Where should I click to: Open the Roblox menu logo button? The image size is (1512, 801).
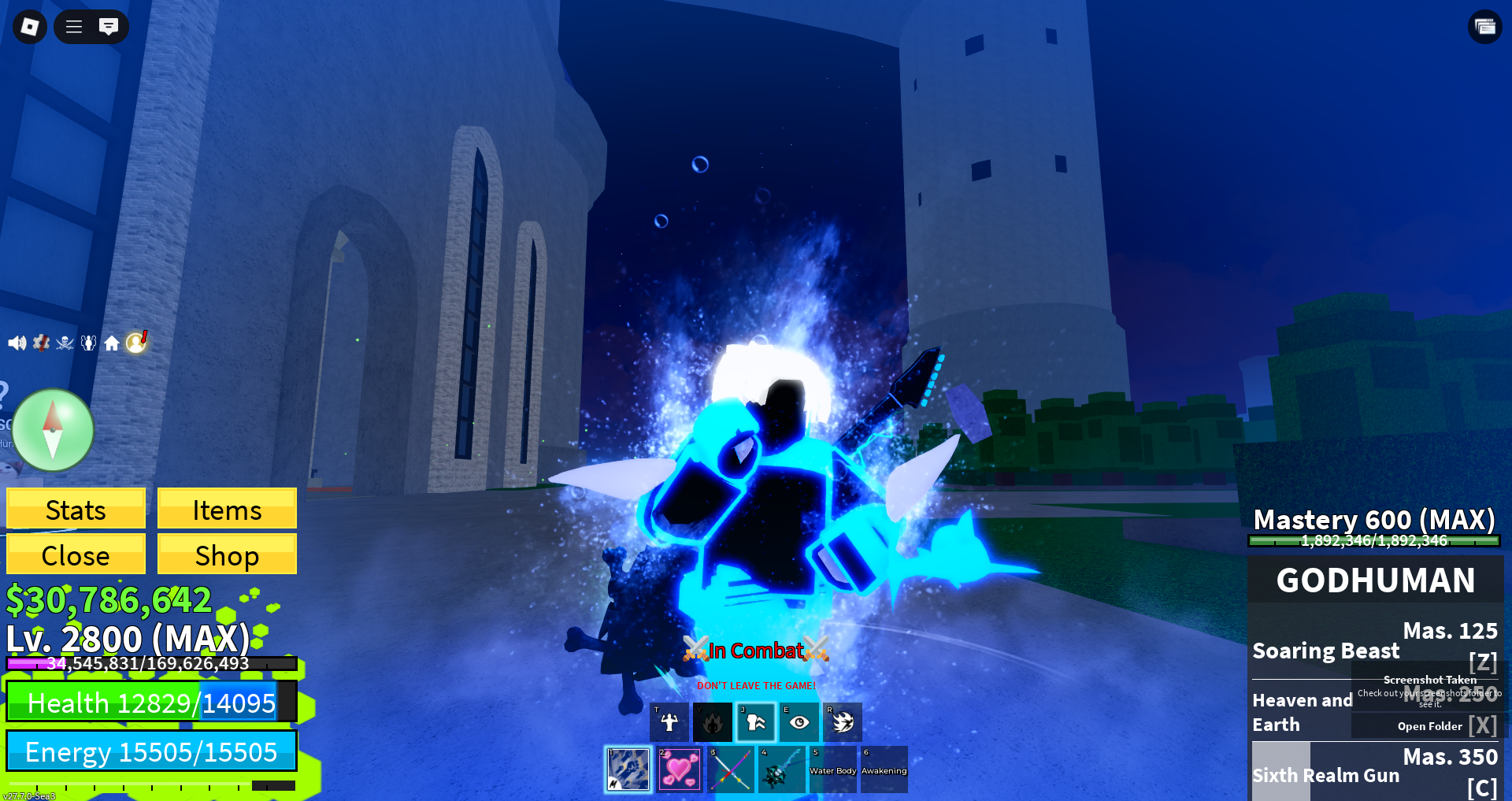(x=30, y=27)
